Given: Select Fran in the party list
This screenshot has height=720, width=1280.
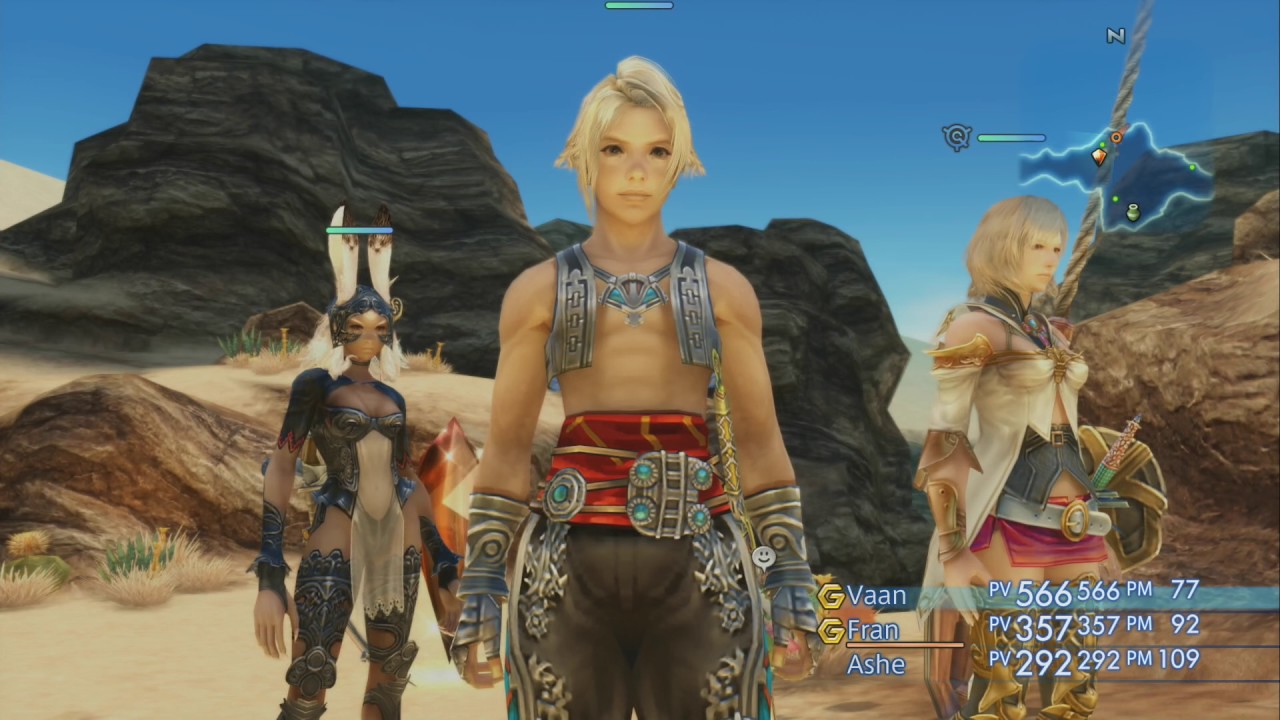Looking at the screenshot, I should [x=873, y=630].
